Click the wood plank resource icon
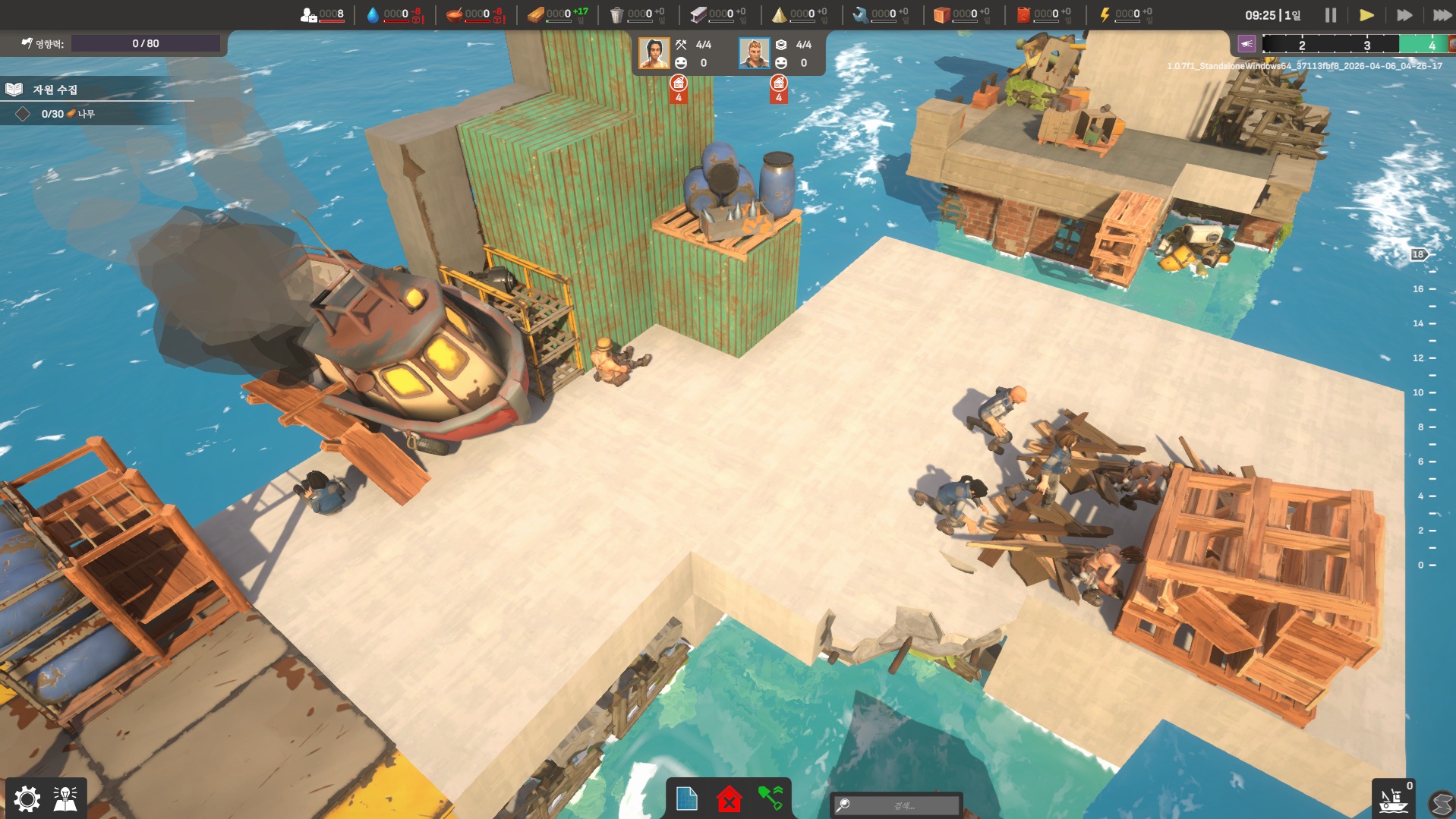This screenshot has width=1456, height=819. (x=536, y=14)
